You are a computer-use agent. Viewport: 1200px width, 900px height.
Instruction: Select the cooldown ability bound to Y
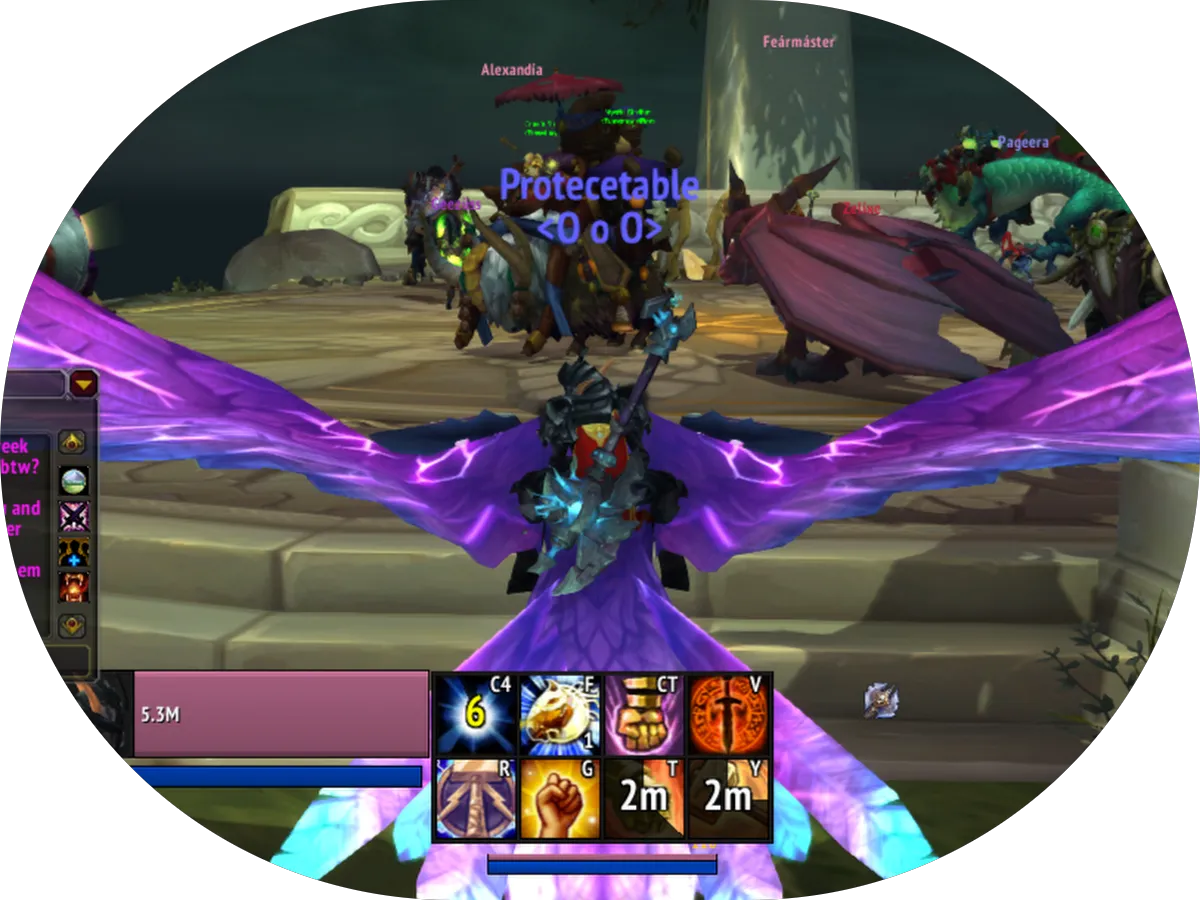[x=729, y=798]
